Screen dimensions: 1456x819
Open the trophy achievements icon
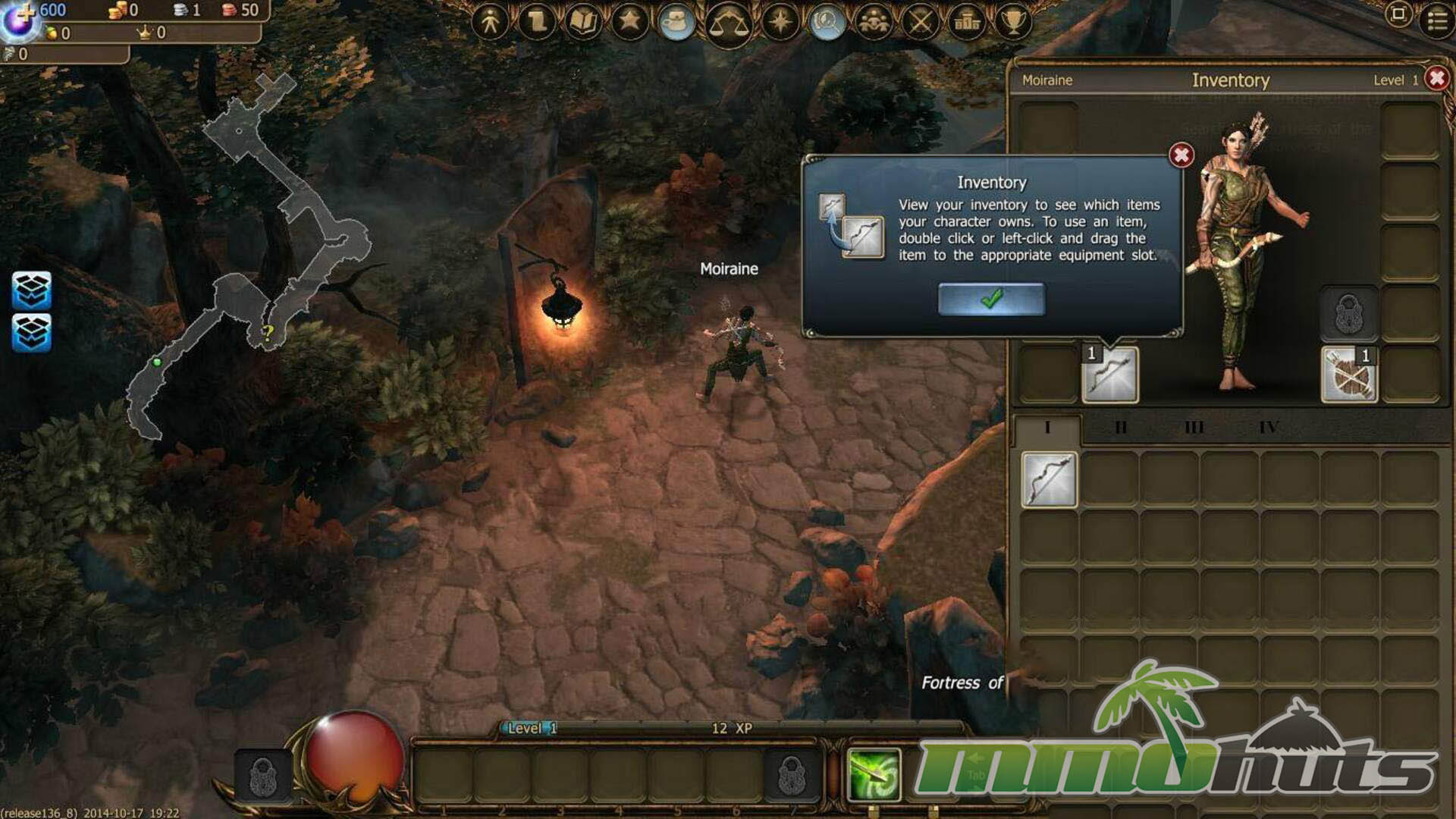click(1013, 21)
